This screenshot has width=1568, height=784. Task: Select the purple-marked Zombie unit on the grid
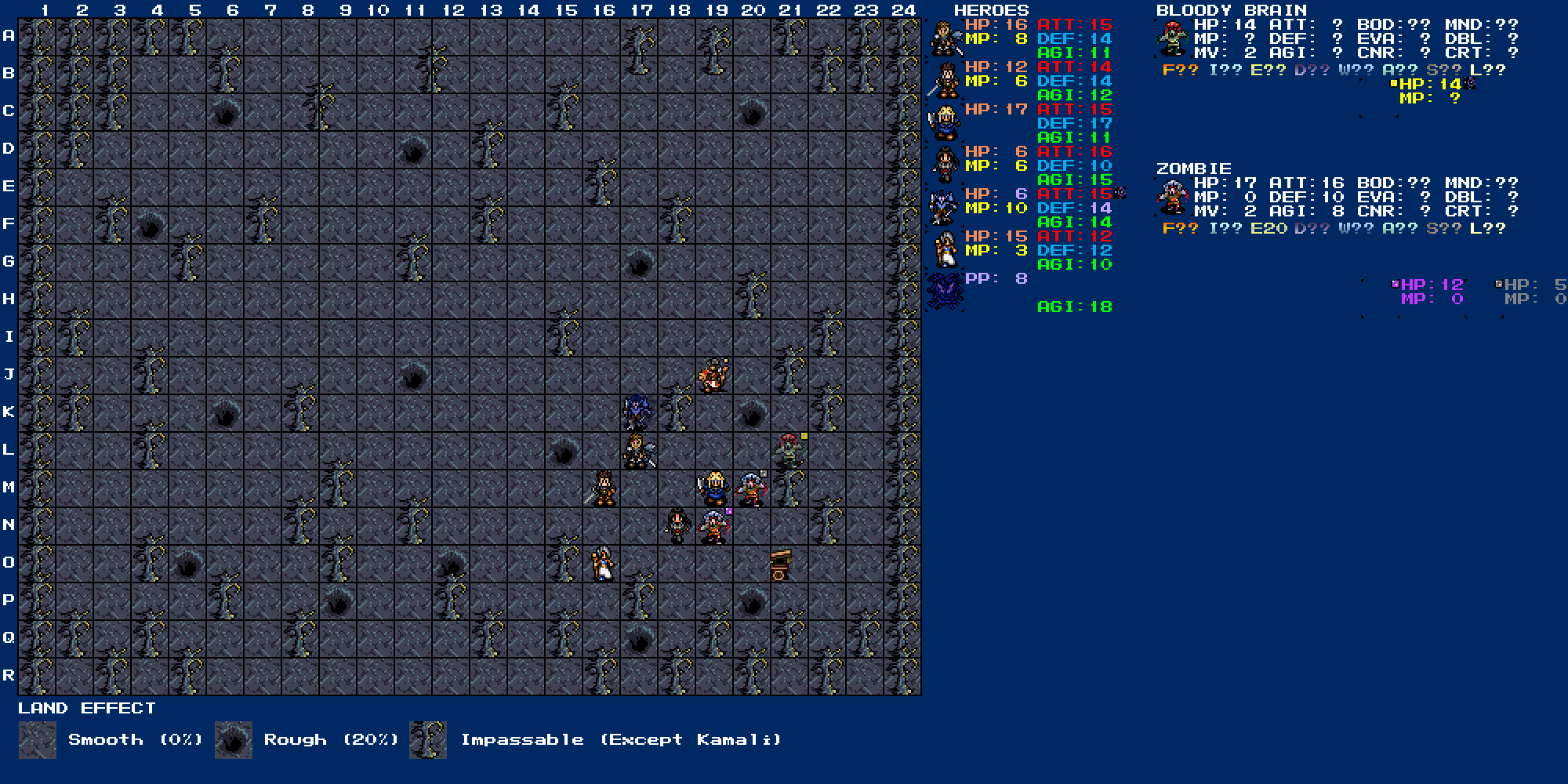click(714, 526)
